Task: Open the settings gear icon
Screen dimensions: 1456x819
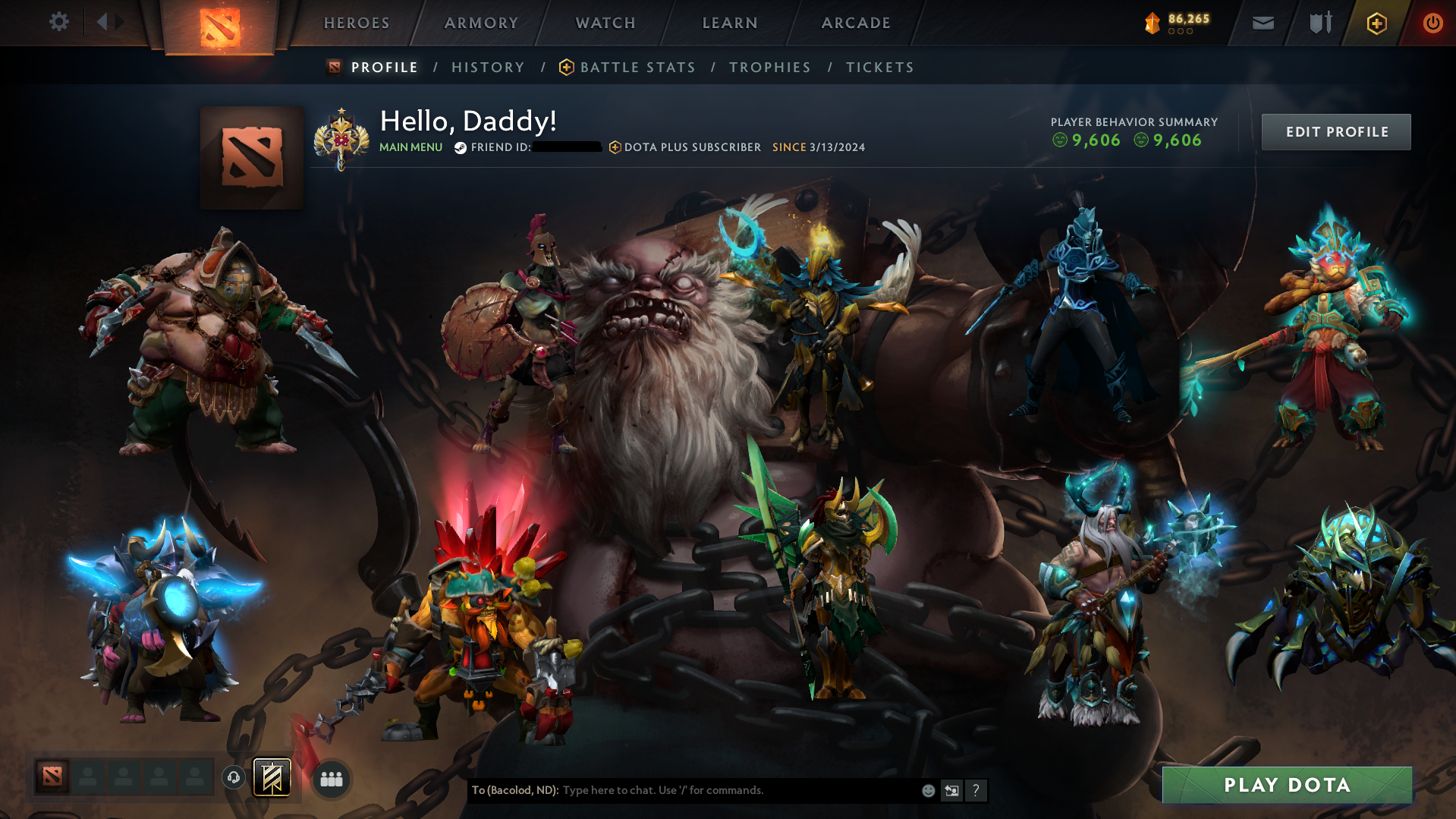Action: tap(58, 22)
